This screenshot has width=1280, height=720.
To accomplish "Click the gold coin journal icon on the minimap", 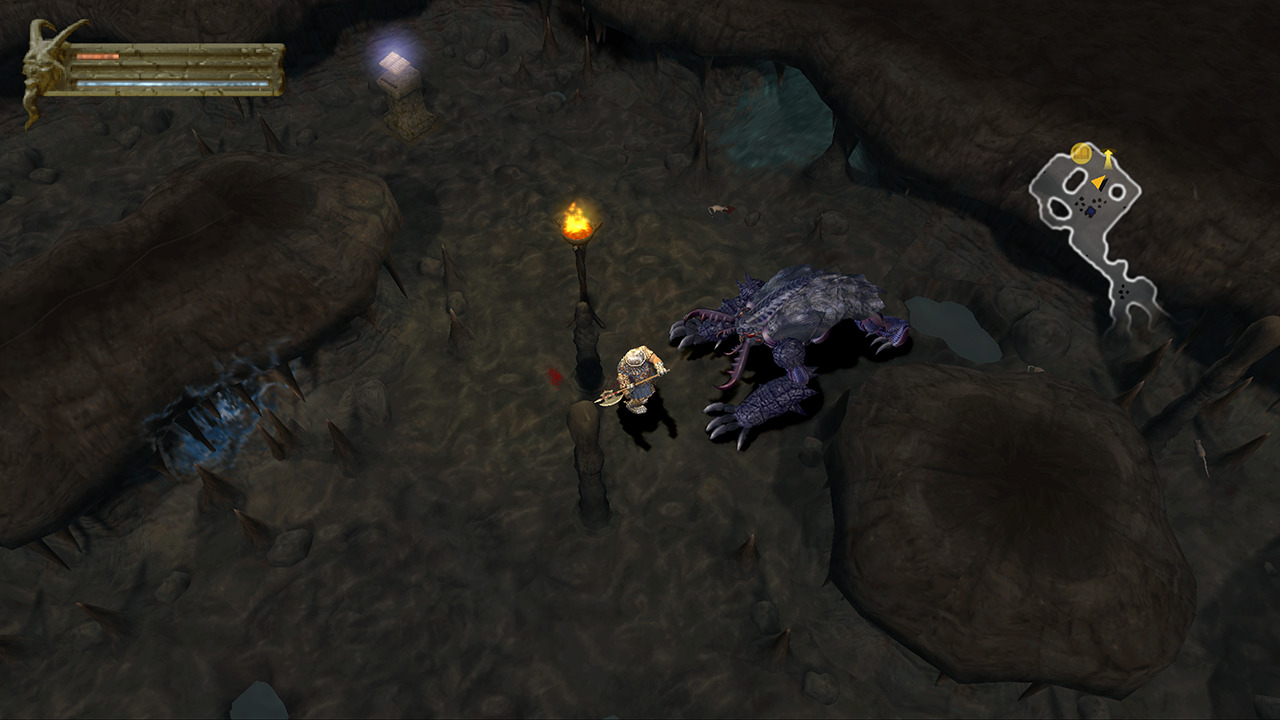I will (1080, 153).
